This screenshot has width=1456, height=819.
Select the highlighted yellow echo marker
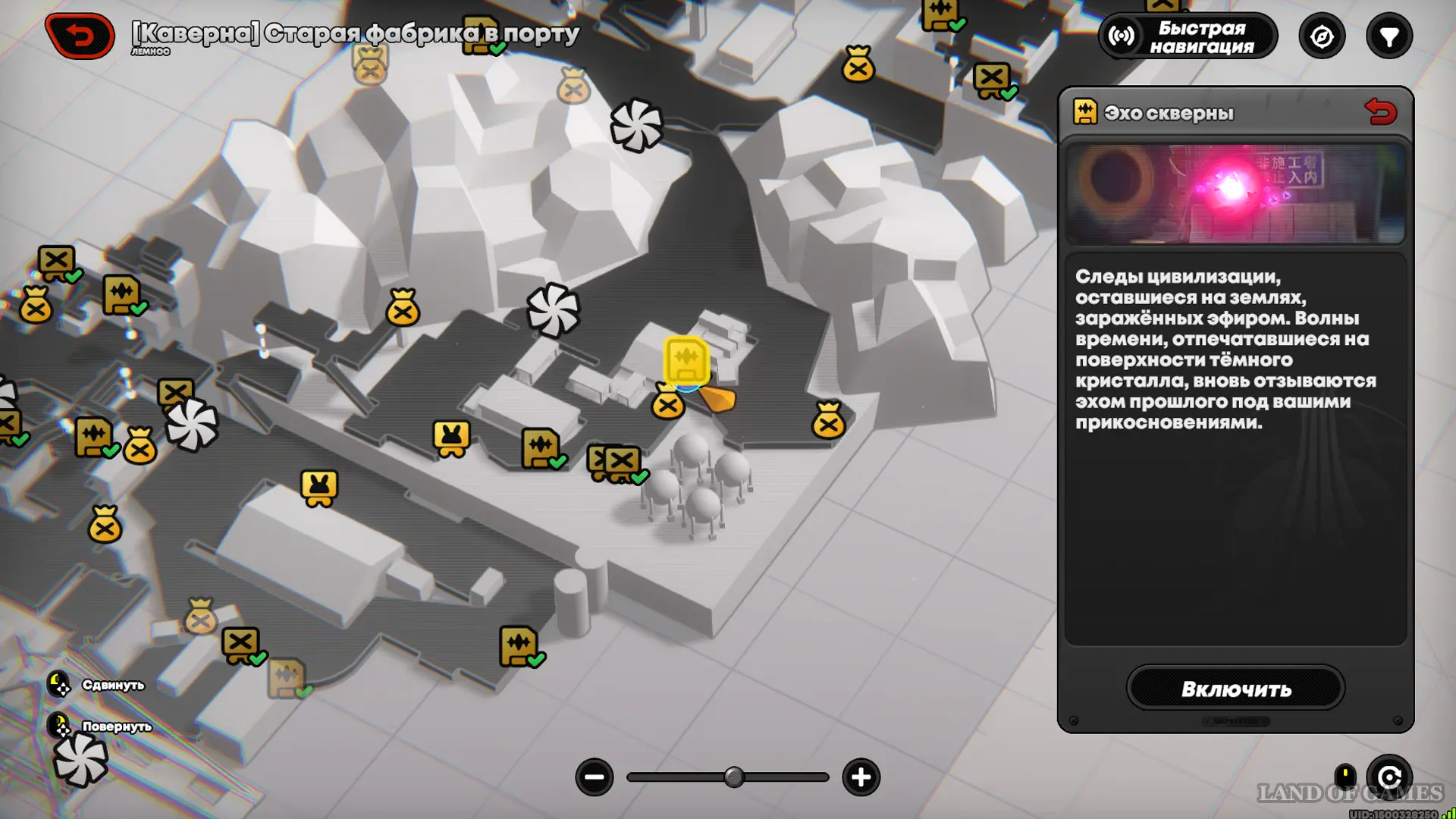(x=686, y=361)
